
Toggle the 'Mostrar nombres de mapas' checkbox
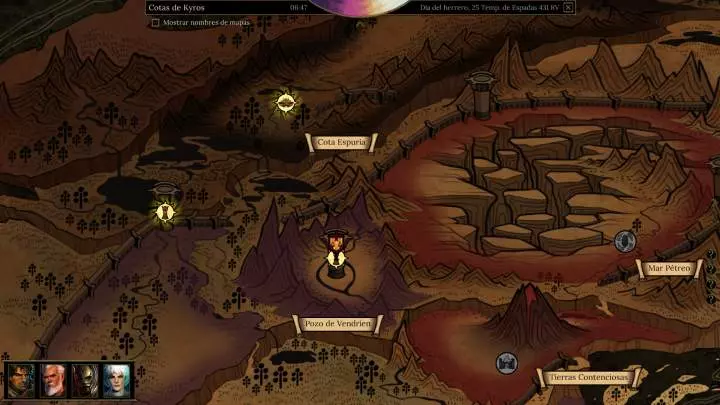pos(155,23)
